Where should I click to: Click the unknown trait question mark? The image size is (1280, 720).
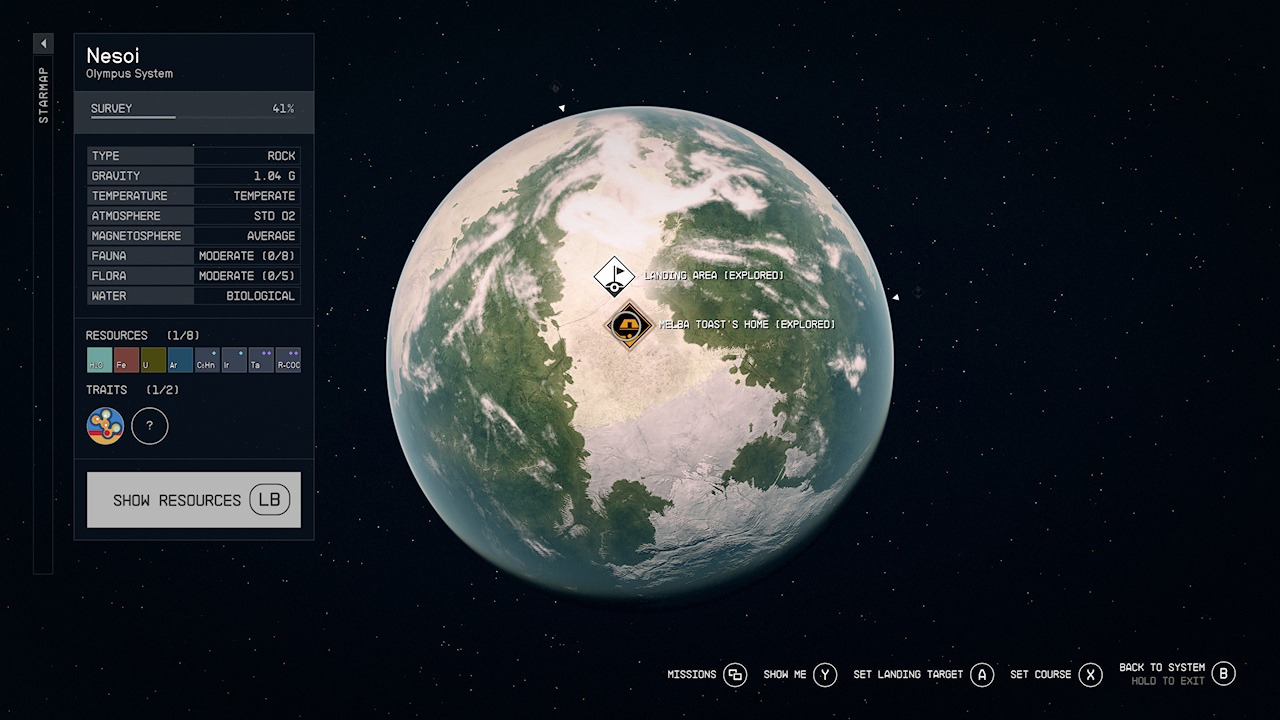coord(150,426)
